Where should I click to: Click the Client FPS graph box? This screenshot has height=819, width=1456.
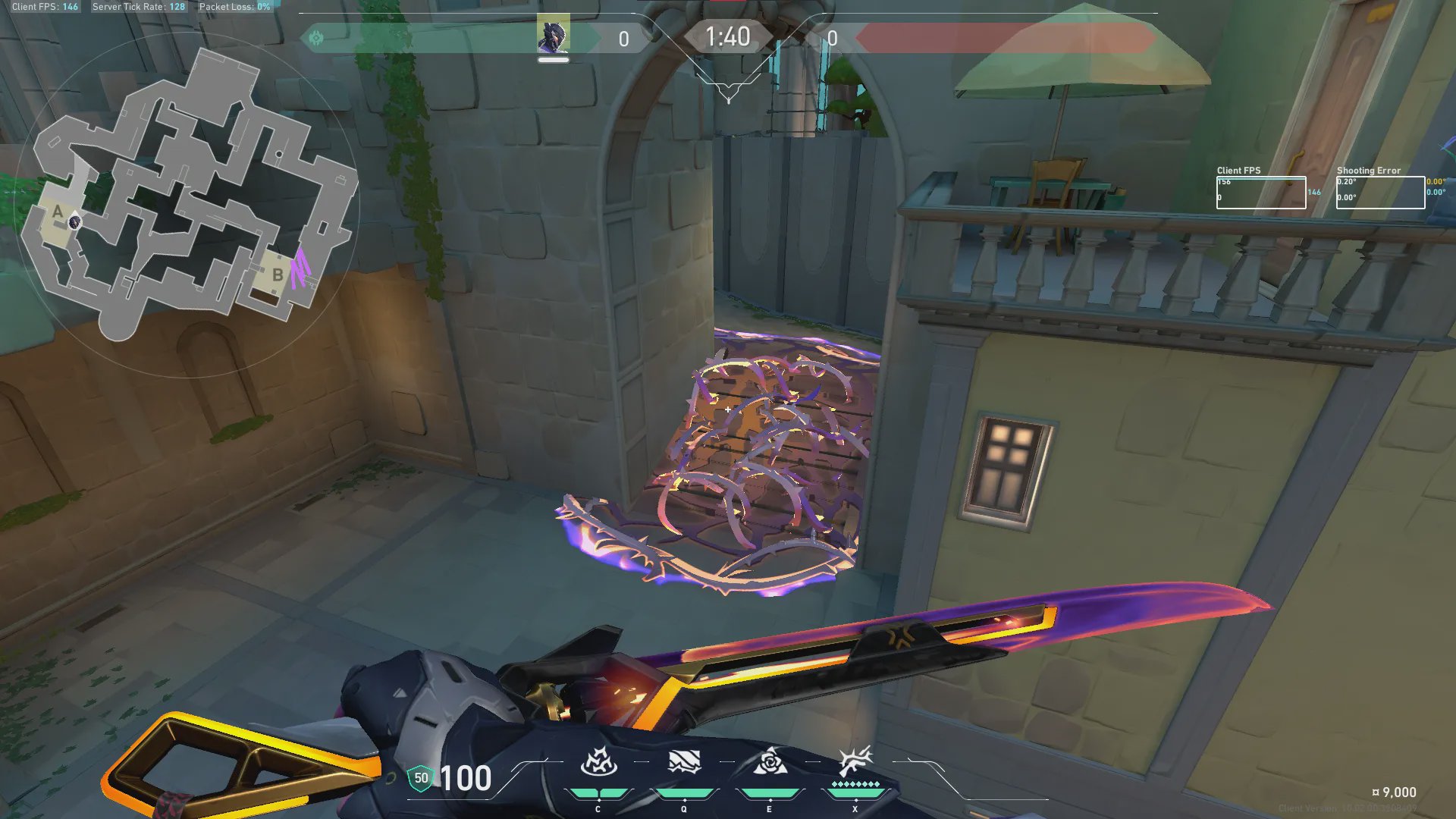[x=1260, y=193]
